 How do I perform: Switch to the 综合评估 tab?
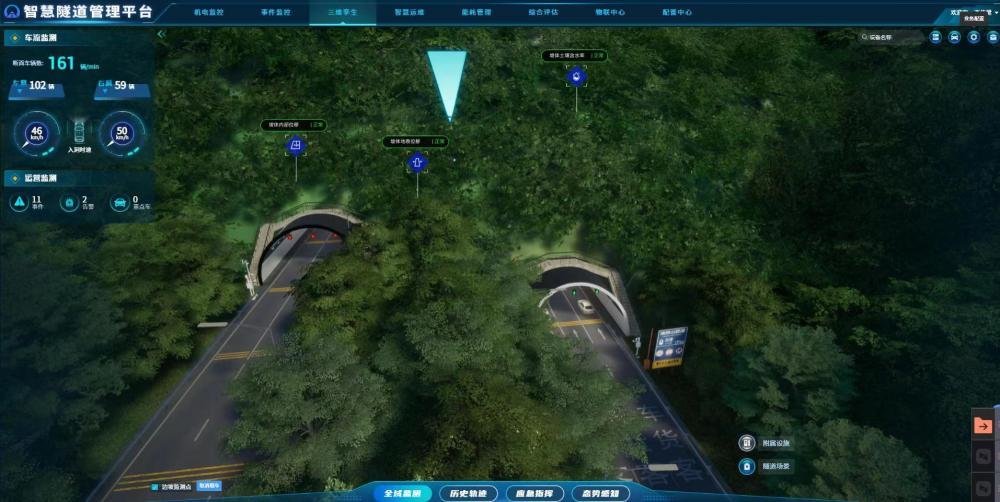point(543,13)
